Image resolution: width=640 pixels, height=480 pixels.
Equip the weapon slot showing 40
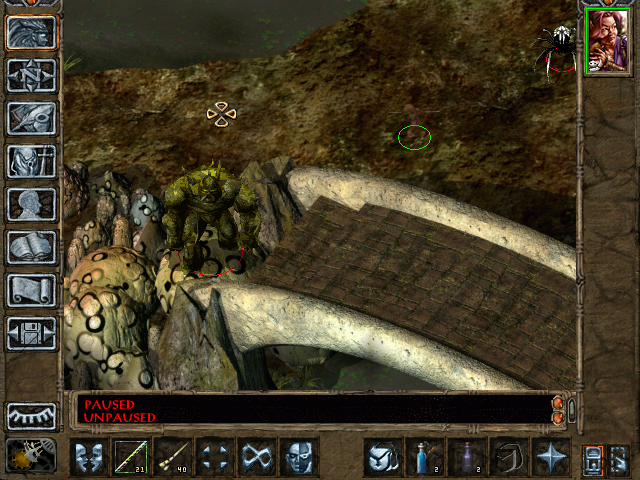coord(173,457)
